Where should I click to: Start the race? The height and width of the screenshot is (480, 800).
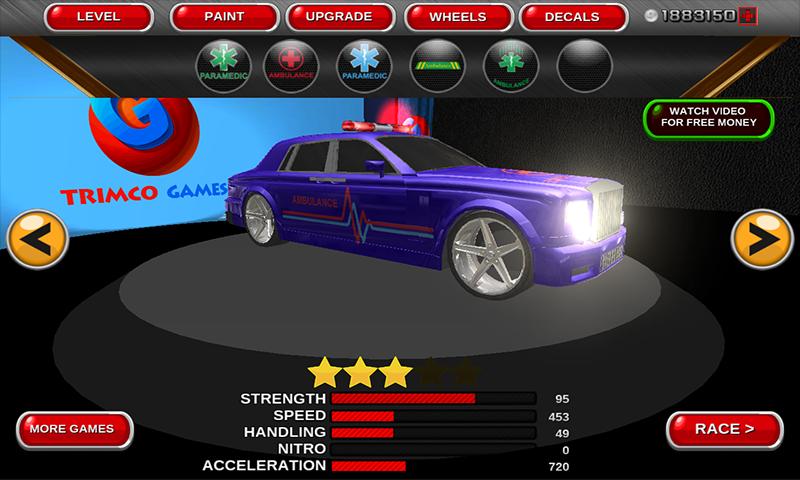point(724,429)
